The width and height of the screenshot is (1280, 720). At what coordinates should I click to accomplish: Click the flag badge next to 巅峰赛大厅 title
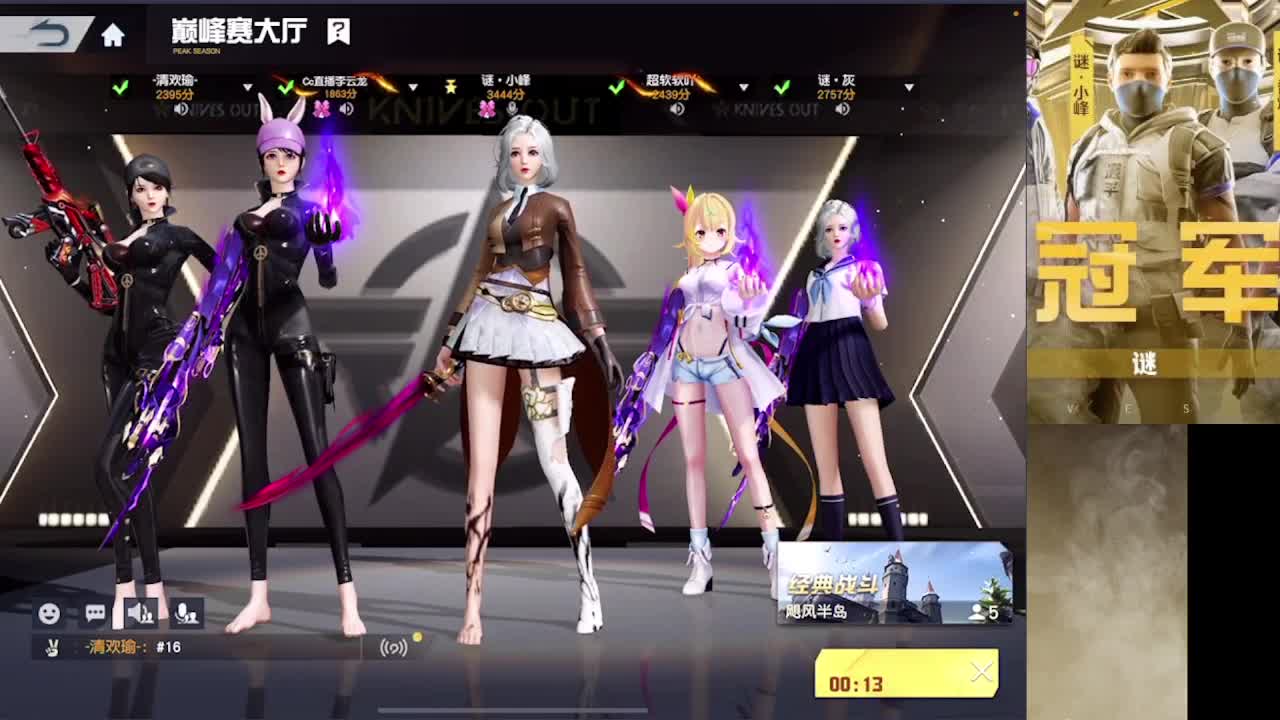coord(336,31)
